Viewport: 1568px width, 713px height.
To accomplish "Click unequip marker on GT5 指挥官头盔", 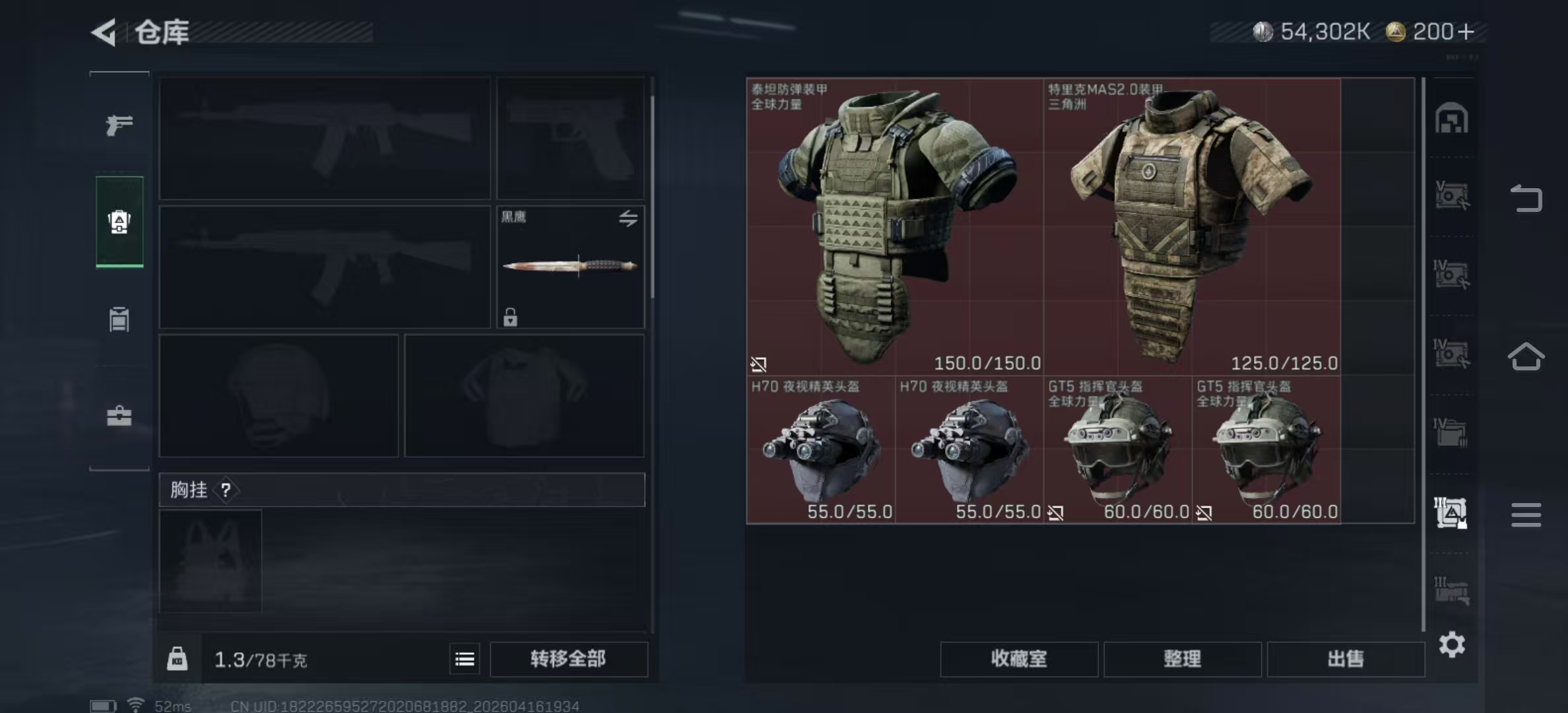I will 1057,512.
